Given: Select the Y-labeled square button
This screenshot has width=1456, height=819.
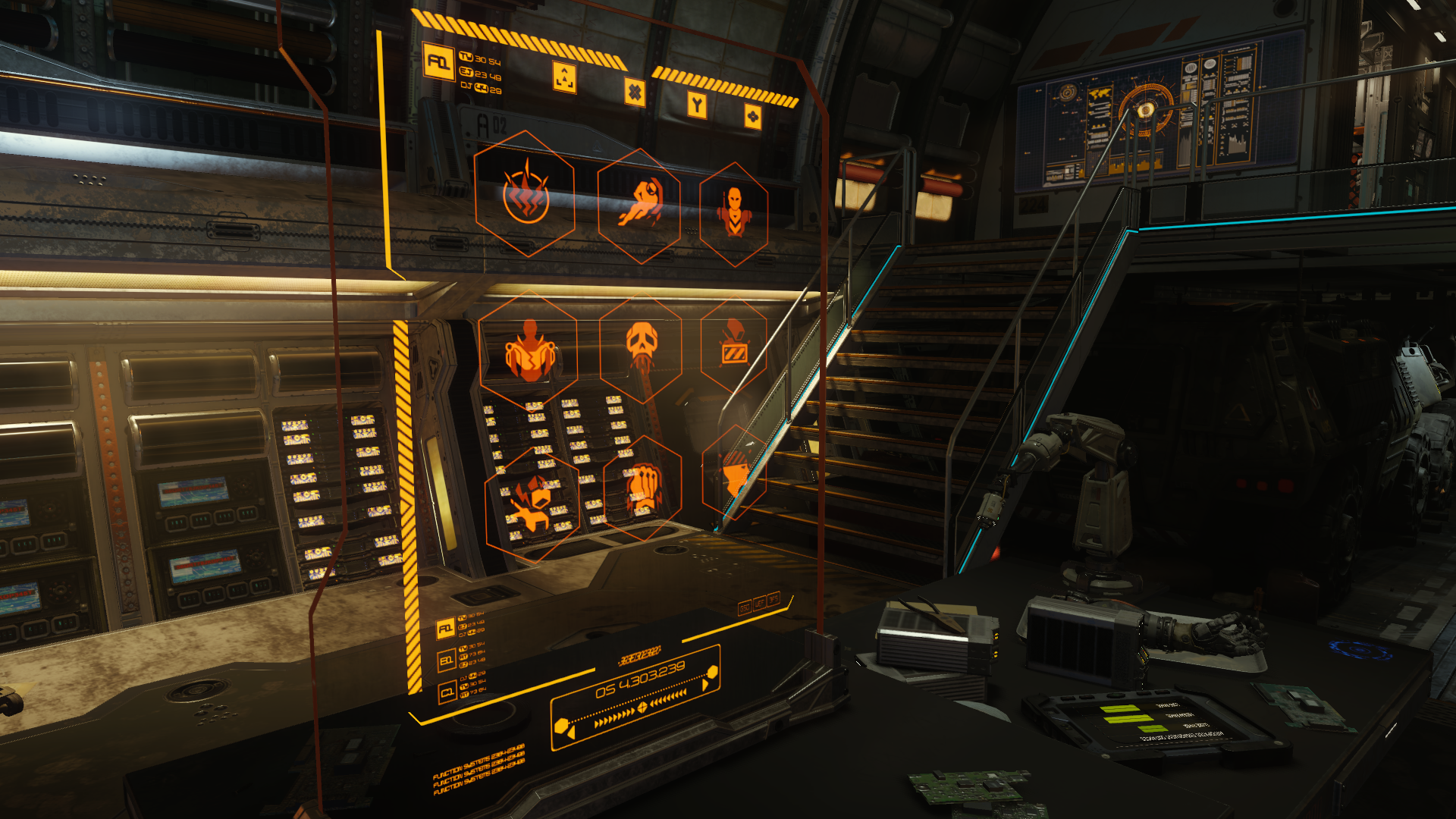Looking at the screenshot, I should (x=697, y=105).
